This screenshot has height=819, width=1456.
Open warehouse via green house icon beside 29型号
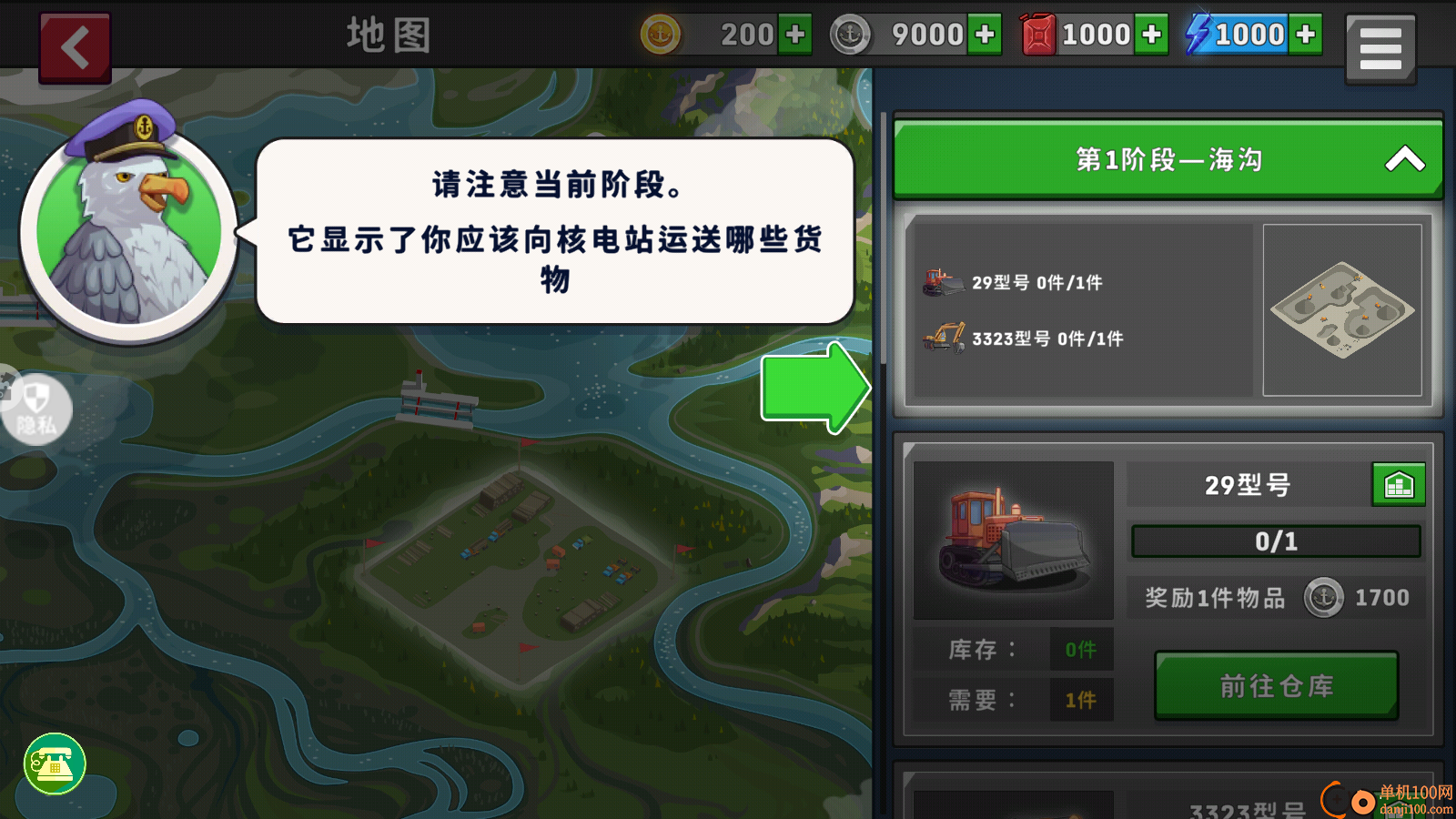click(1400, 485)
